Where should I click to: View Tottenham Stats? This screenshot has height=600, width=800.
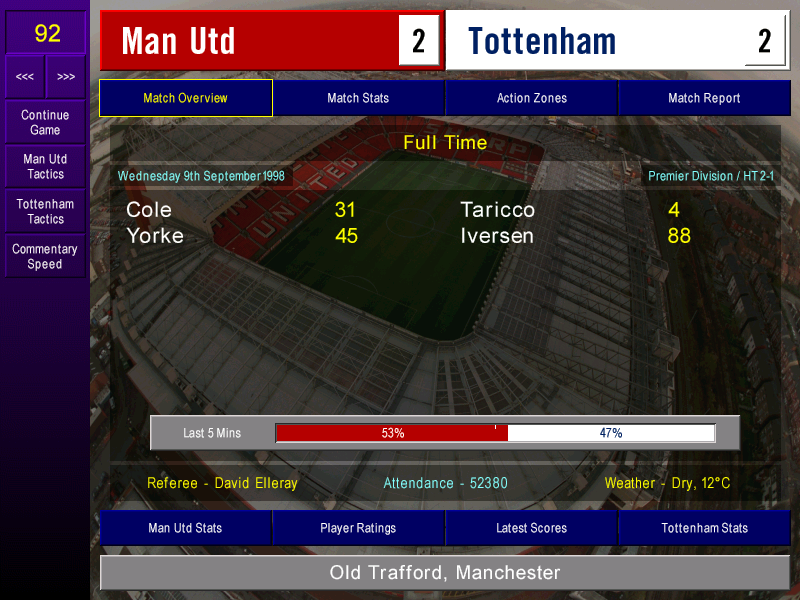(x=704, y=528)
